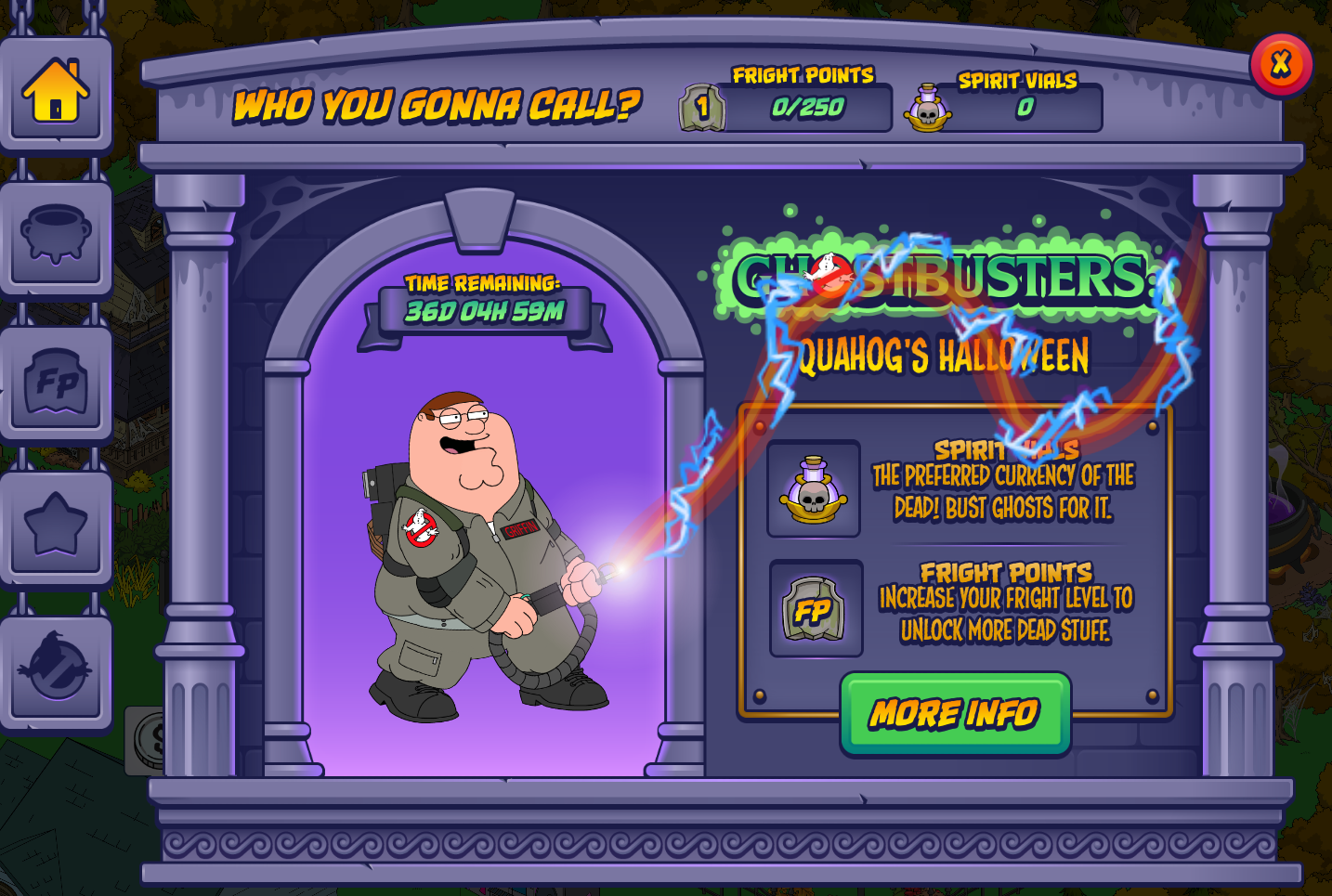Switch to the home tab with house icon
The width and height of the screenshot is (1332, 896).
pyautogui.click(x=56, y=92)
